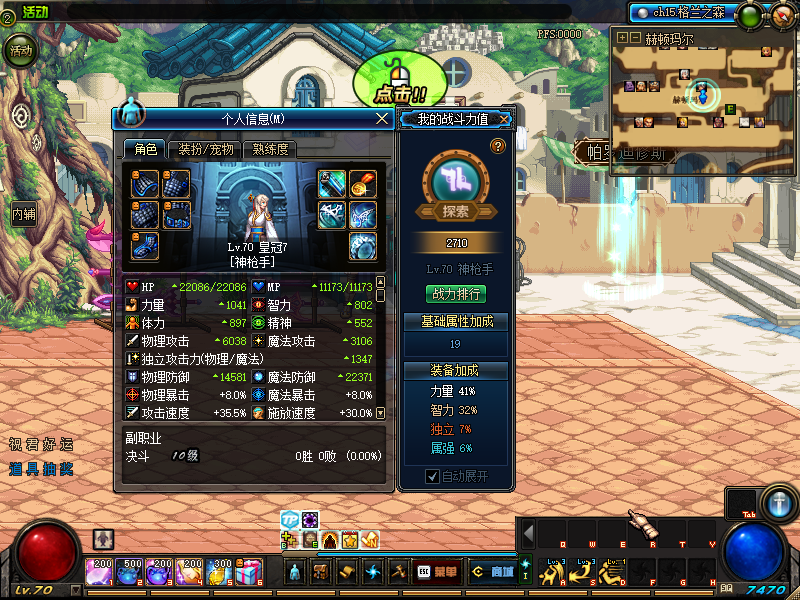Select the equipped weapon slot in character panel

coord(333,184)
